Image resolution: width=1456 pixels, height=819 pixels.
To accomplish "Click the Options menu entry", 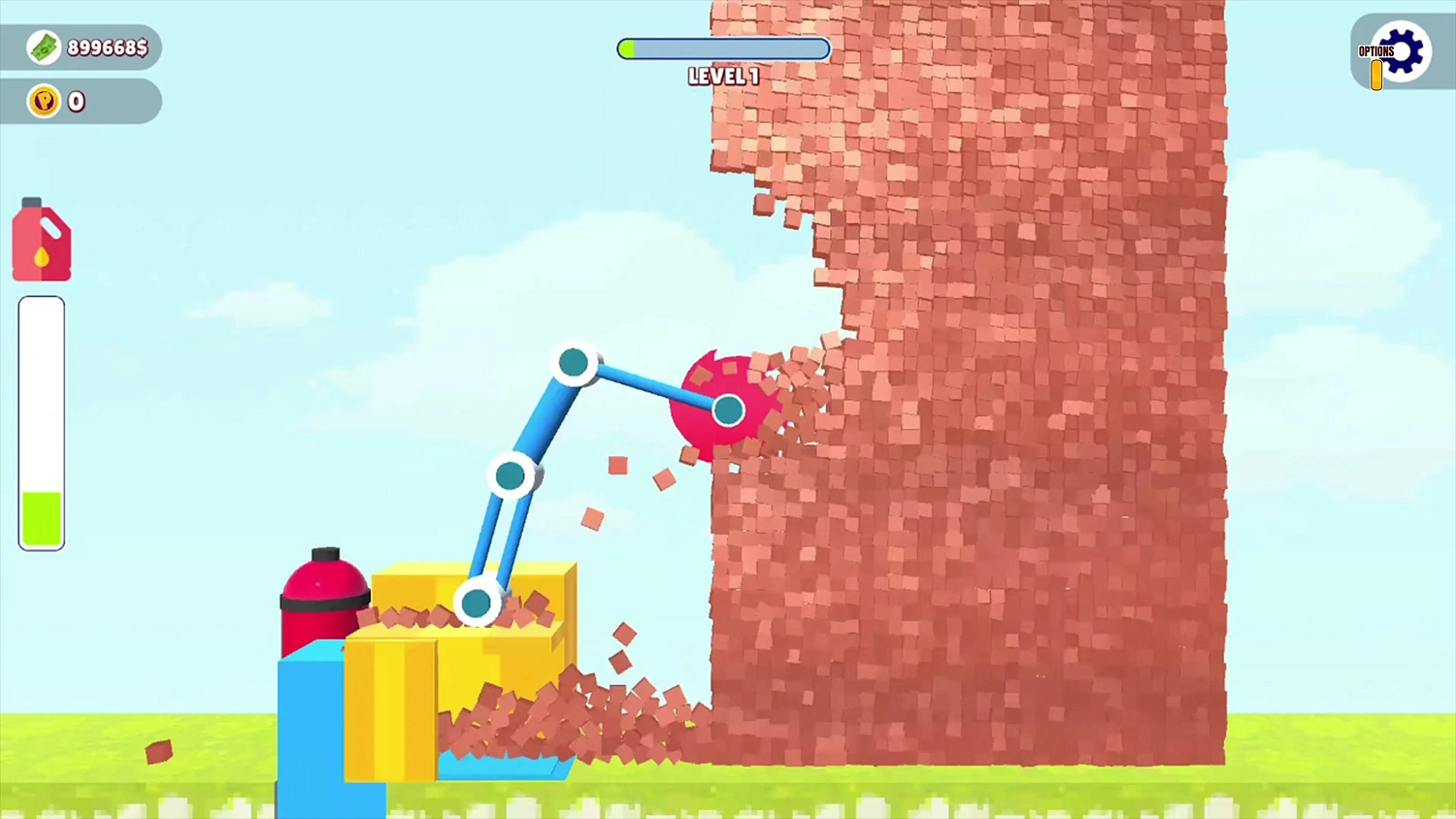I will tap(1374, 50).
